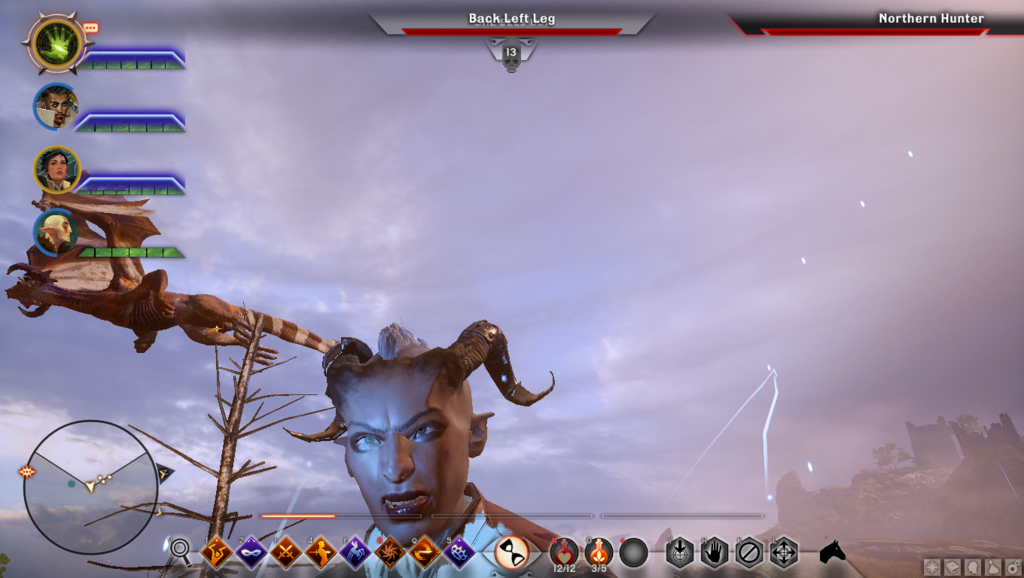Activate the crossed blades ability
This screenshot has width=1024, height=578.
pos(286,551)
